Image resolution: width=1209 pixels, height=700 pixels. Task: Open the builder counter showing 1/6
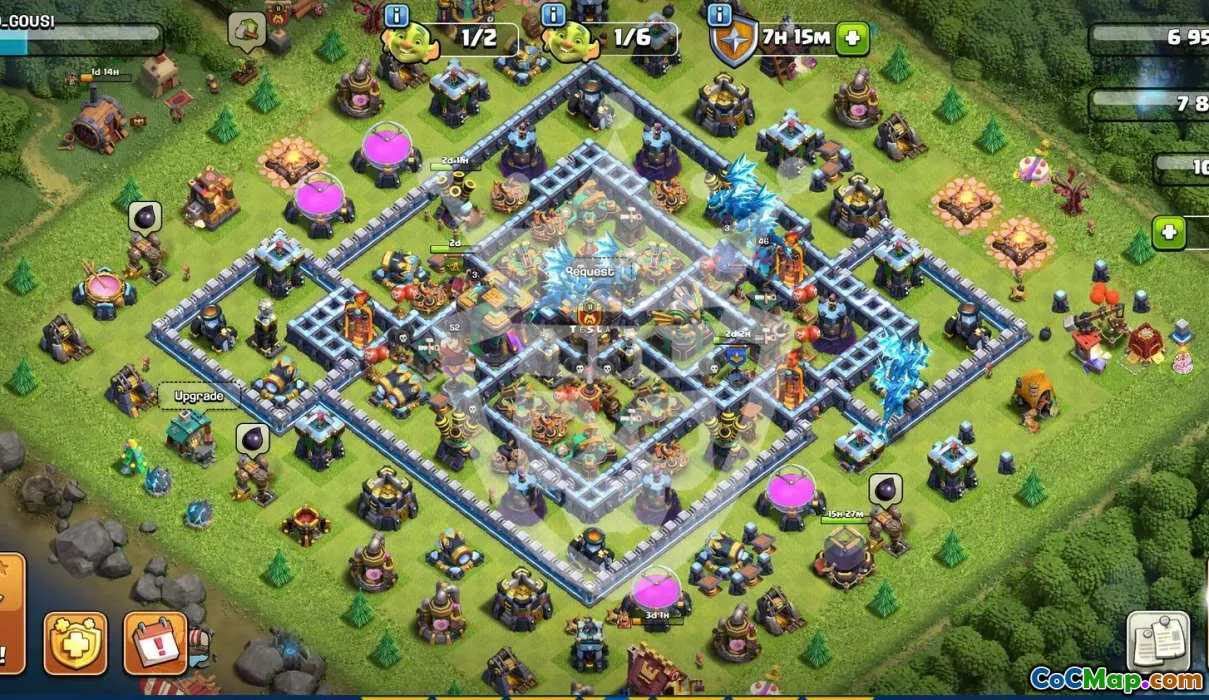click(x=612, y=40)
